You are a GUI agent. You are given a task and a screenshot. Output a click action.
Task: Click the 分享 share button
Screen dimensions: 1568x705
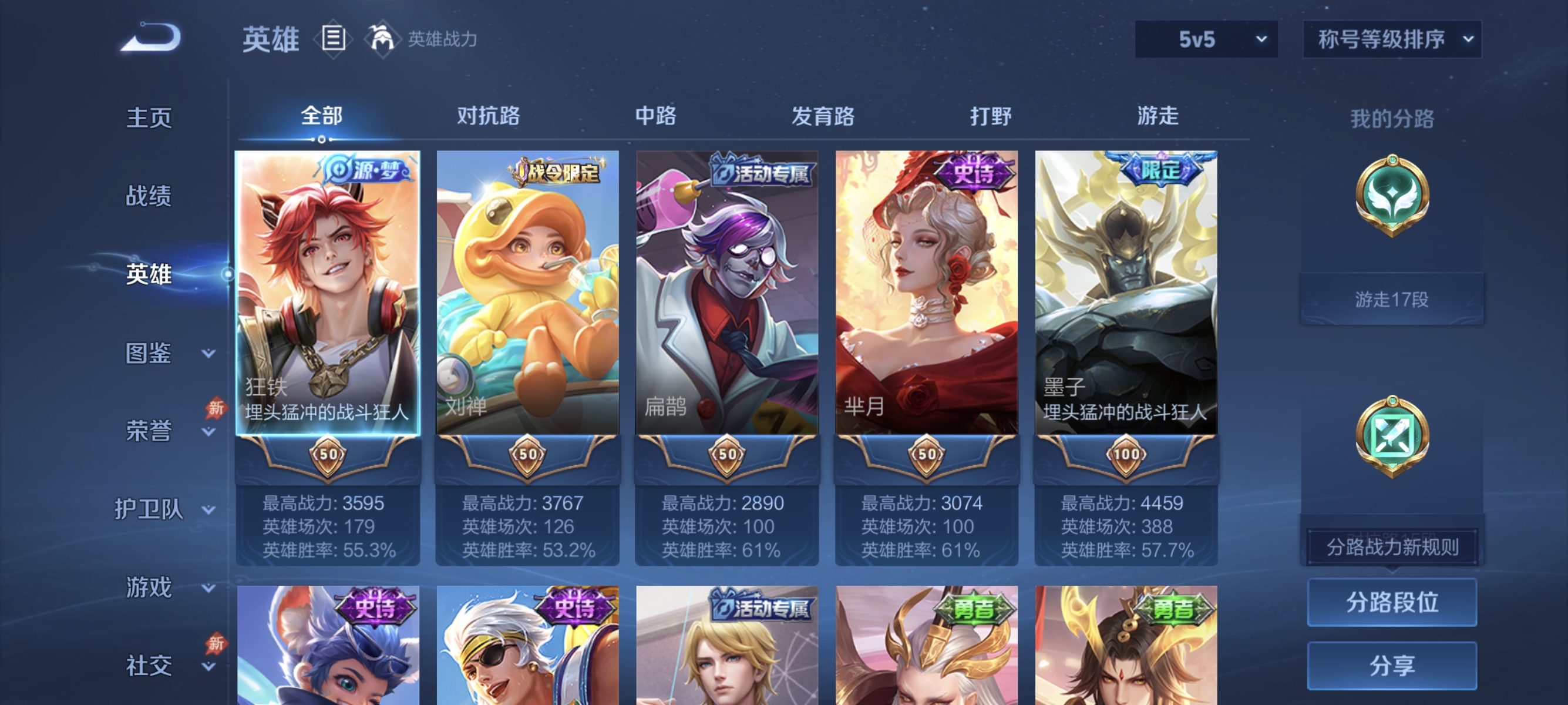[1392, 666]
